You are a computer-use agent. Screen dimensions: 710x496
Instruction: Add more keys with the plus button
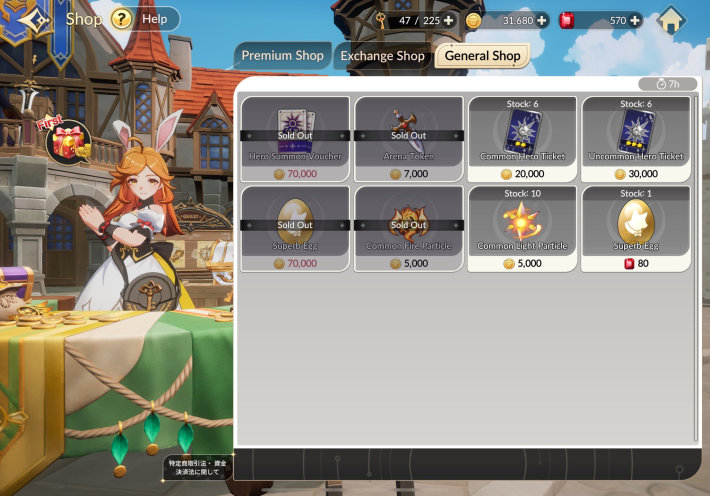click(x=448, y=20)
